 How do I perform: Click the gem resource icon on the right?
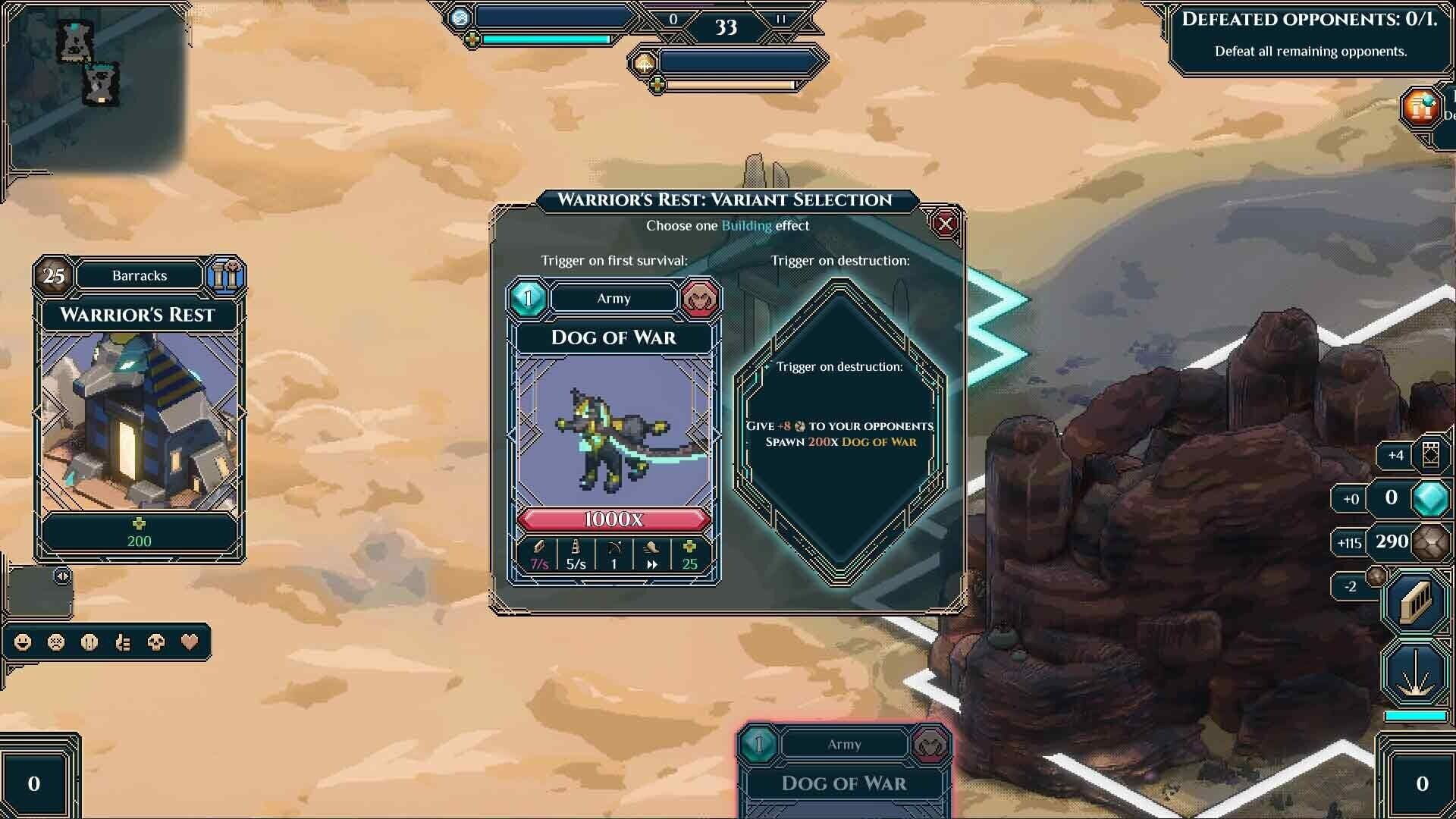tap(1429, 499)
